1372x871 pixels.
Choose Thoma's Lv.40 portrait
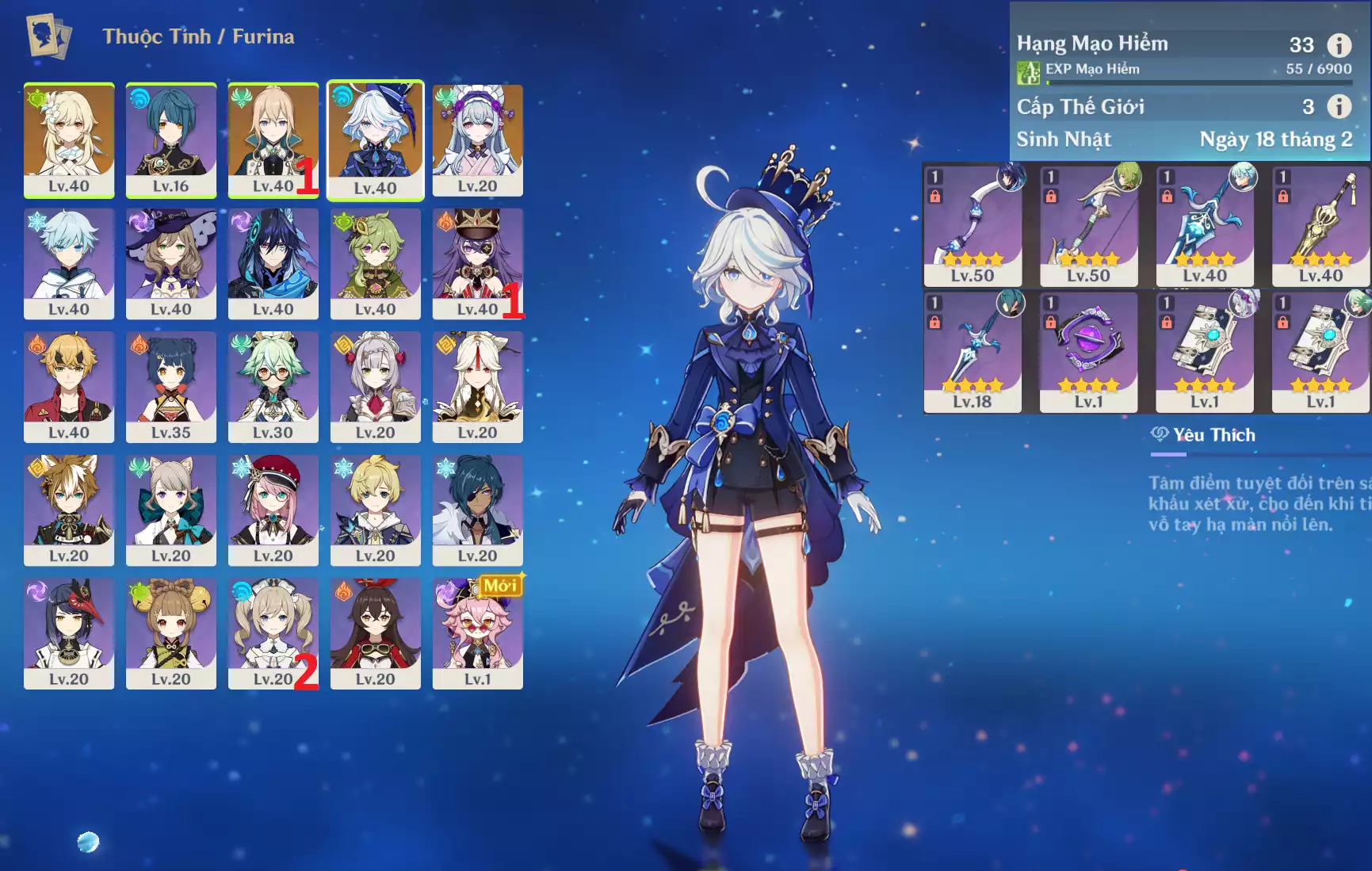click(x=69, y=386)
